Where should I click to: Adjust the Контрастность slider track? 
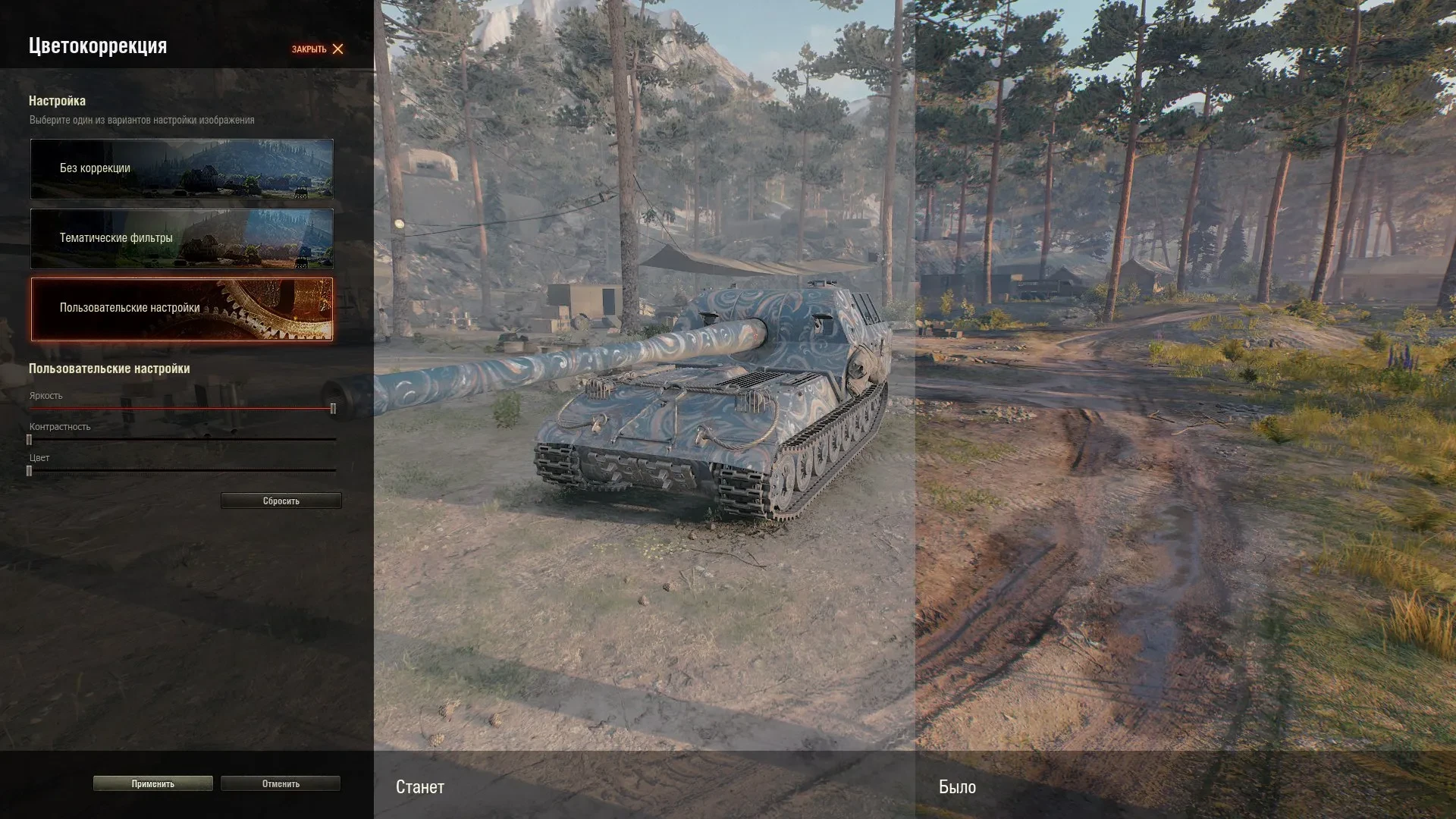point(182,440)
